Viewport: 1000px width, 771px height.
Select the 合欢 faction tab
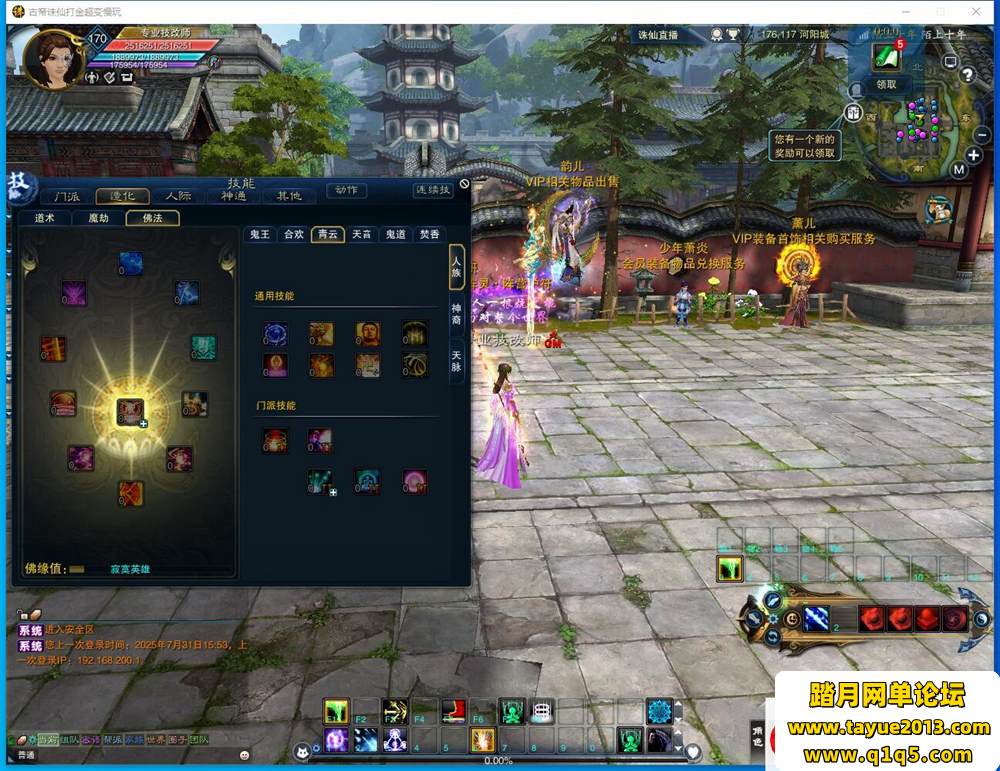[293, 234]
